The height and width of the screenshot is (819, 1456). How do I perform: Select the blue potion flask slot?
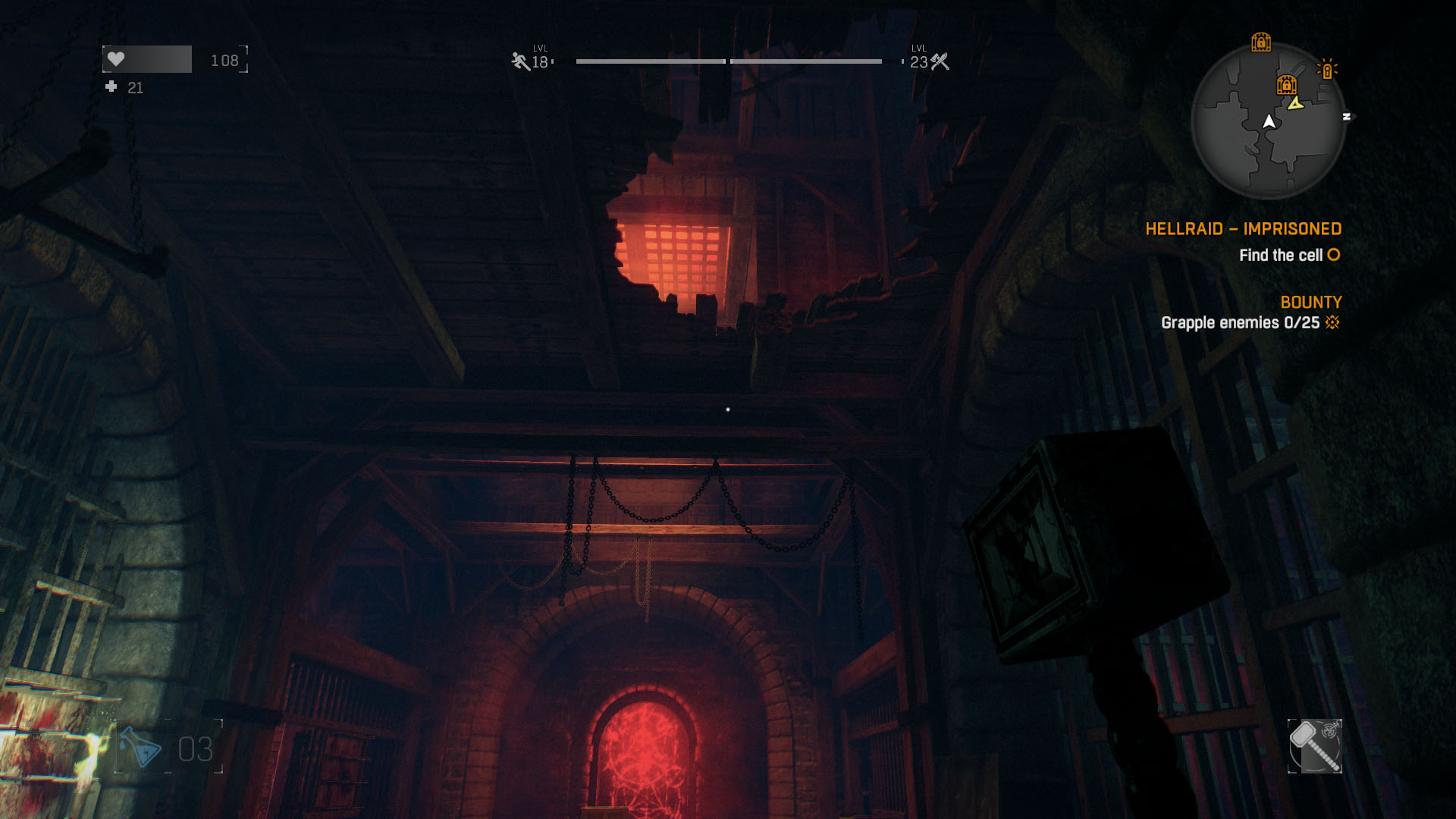[142, 748]
